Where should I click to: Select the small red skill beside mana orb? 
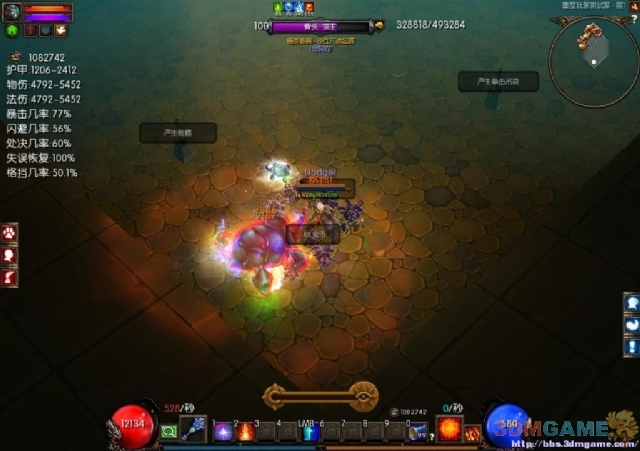[x=472, y=433]
